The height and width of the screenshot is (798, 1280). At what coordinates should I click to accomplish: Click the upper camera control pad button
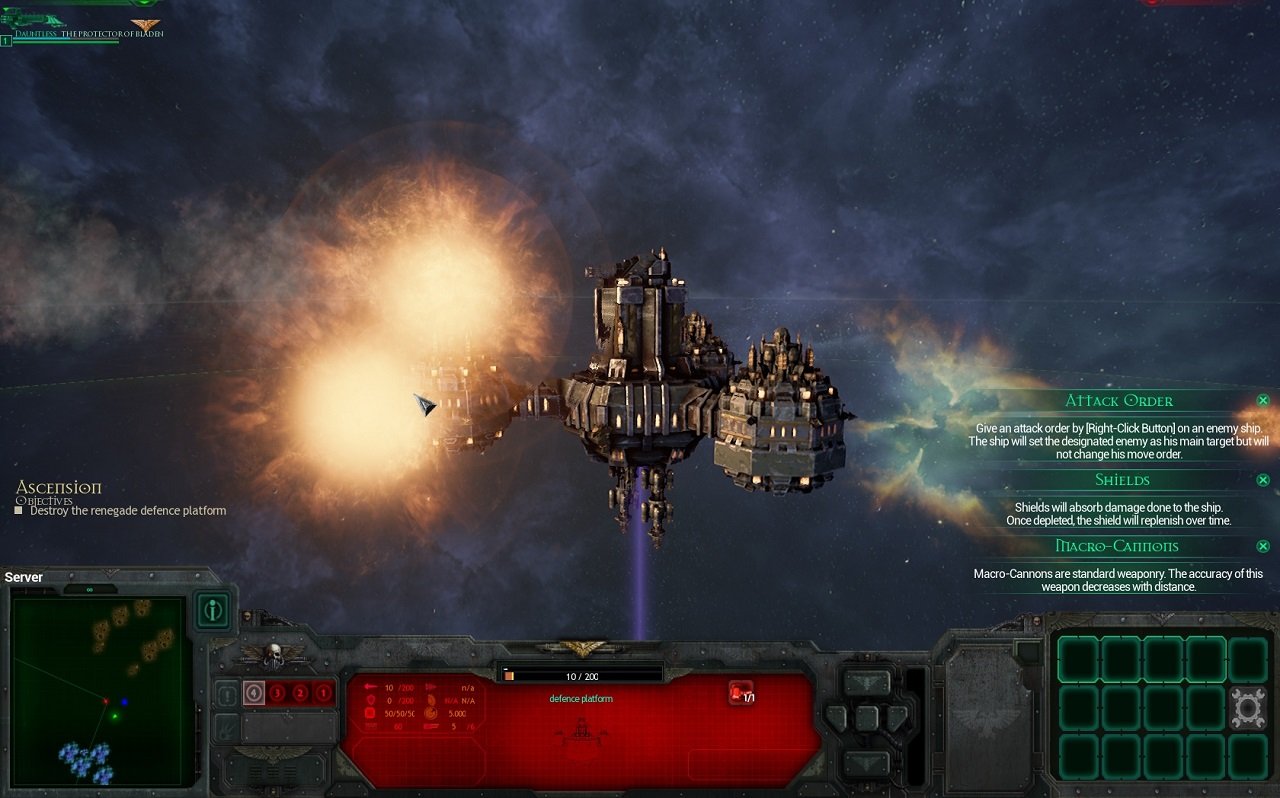click(867, 682)
